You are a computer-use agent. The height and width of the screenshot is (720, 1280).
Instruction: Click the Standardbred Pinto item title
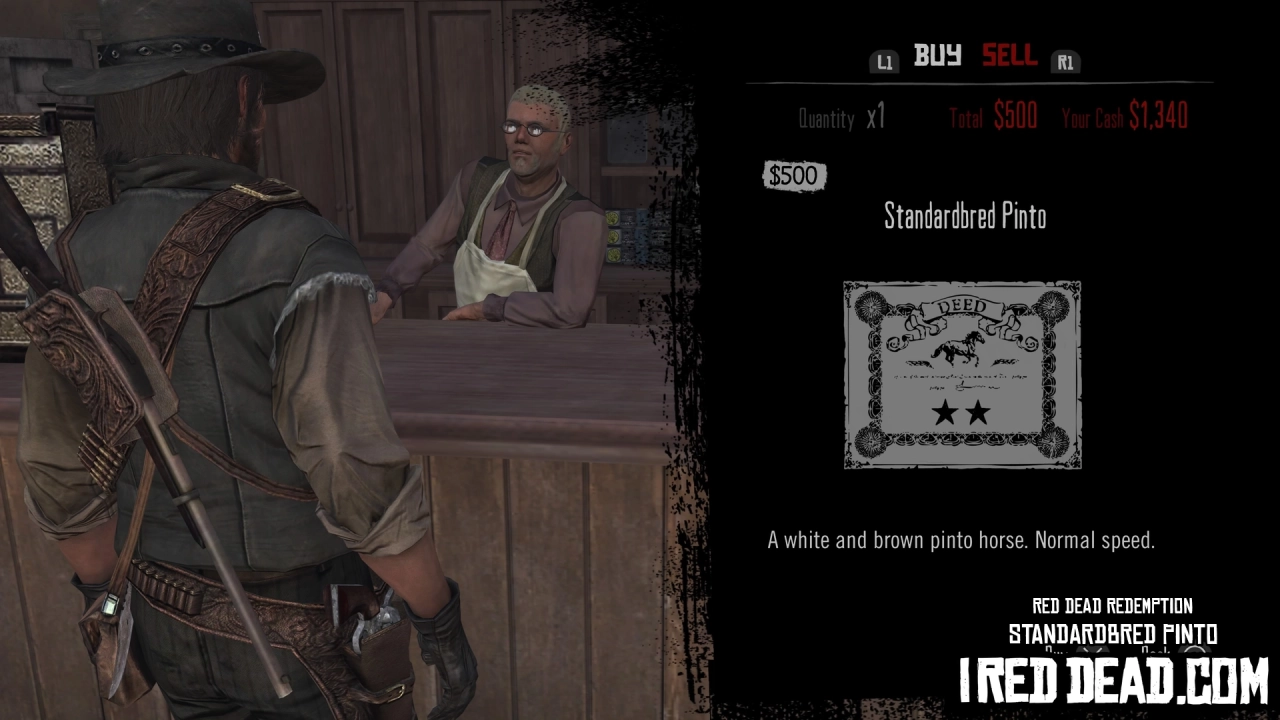pos(963,216)
